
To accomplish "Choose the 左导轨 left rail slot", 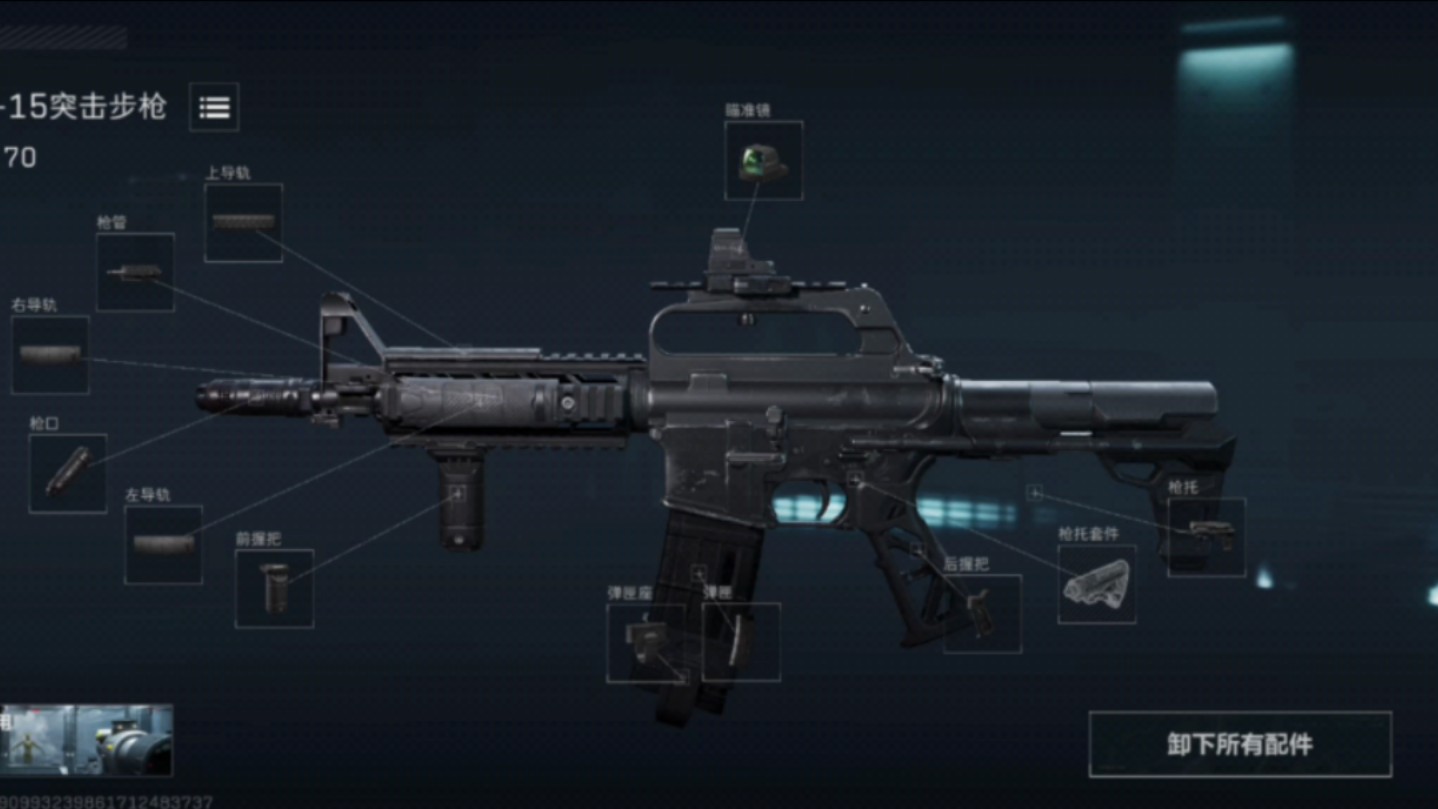I will coord(163,544).
